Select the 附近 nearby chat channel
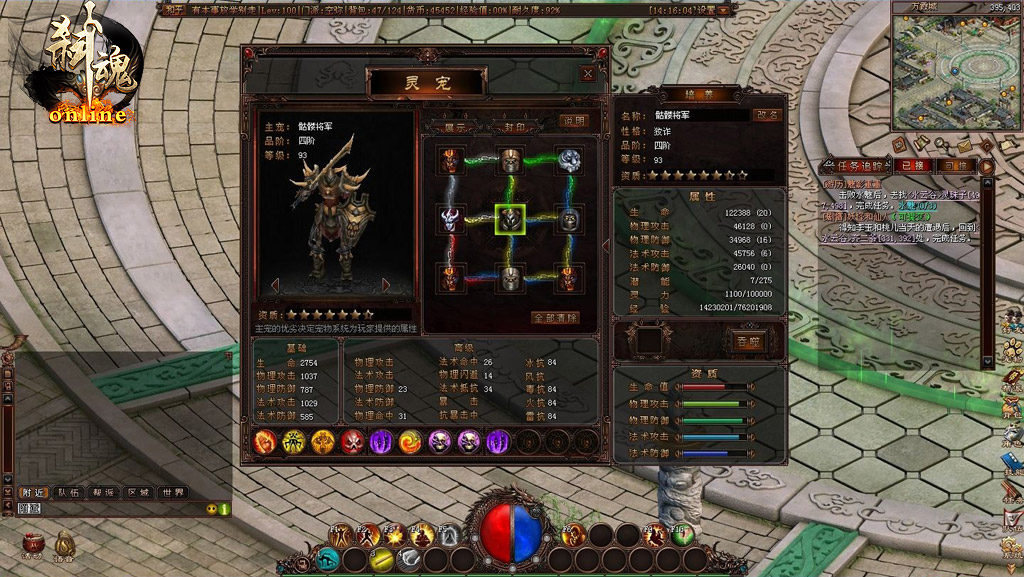The height and width of the screenshot is (577, 1024). pos(33,492)
